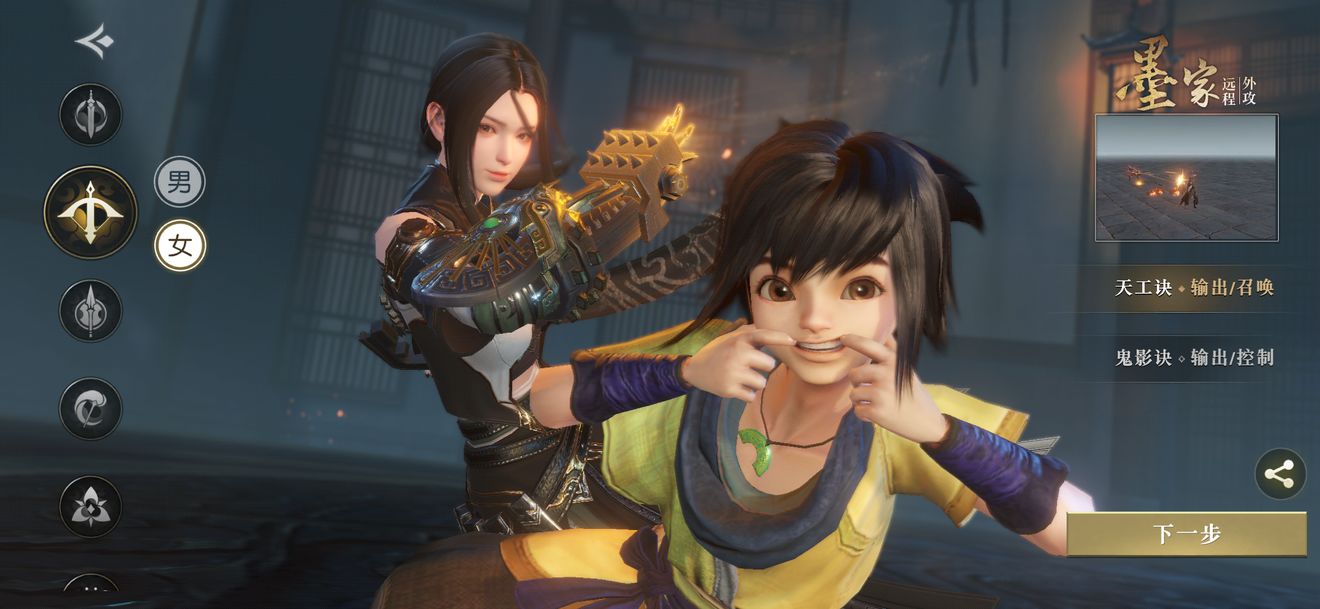Choose the flower class icon
The height and width of the screenshot is (609, 1320).
click(x=91, y=506)
